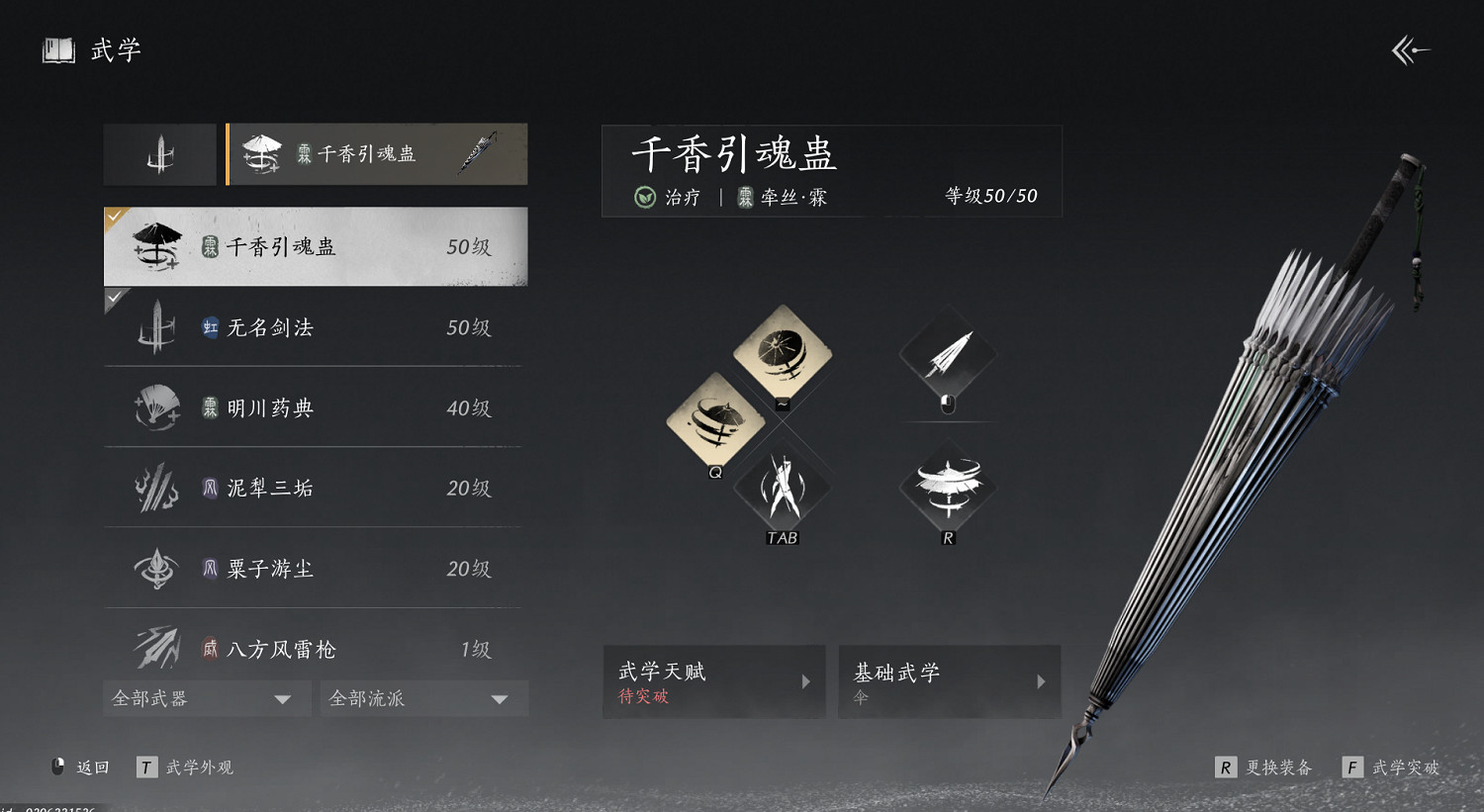Open the 基础武学 umbrella basics panel

[948, 681]
